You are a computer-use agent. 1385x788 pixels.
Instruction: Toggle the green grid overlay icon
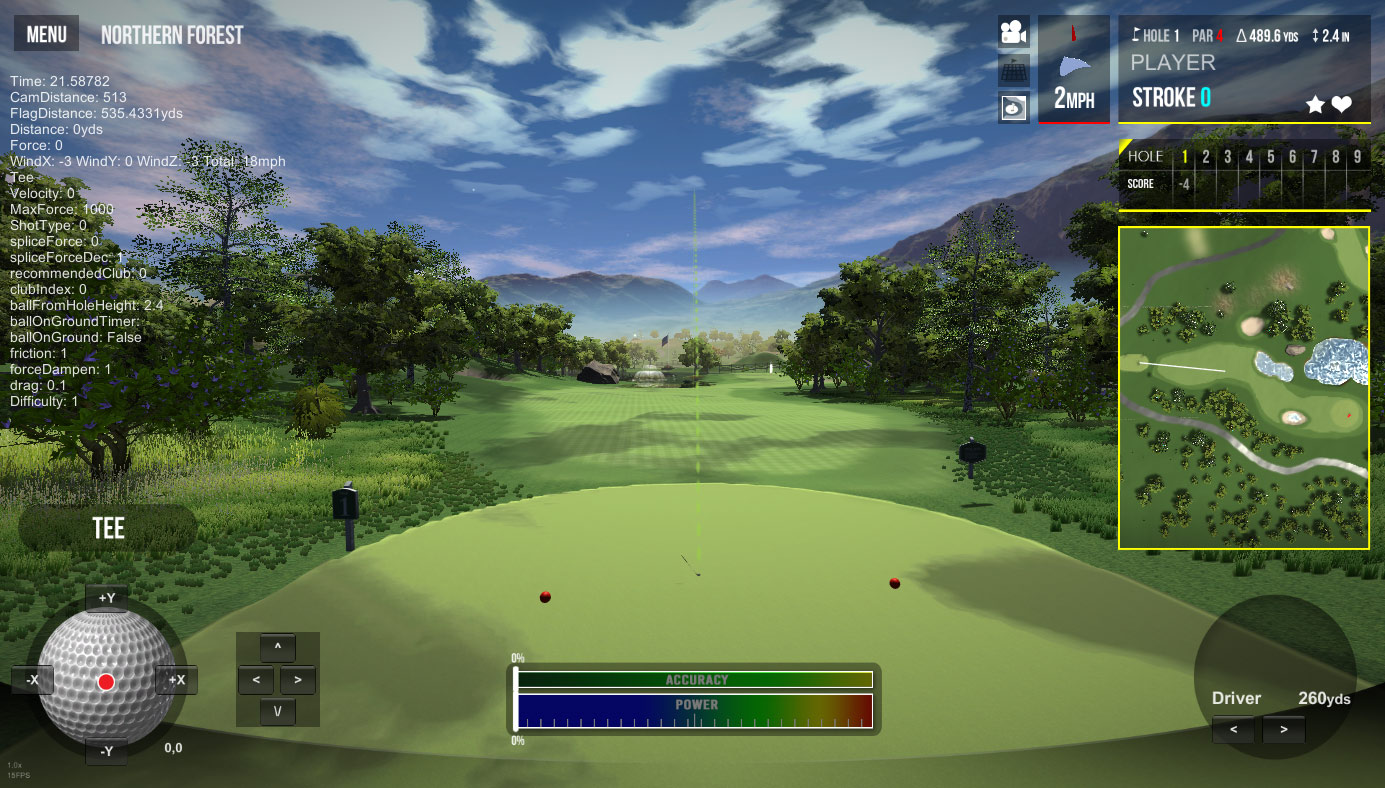tap(1014, 70)
